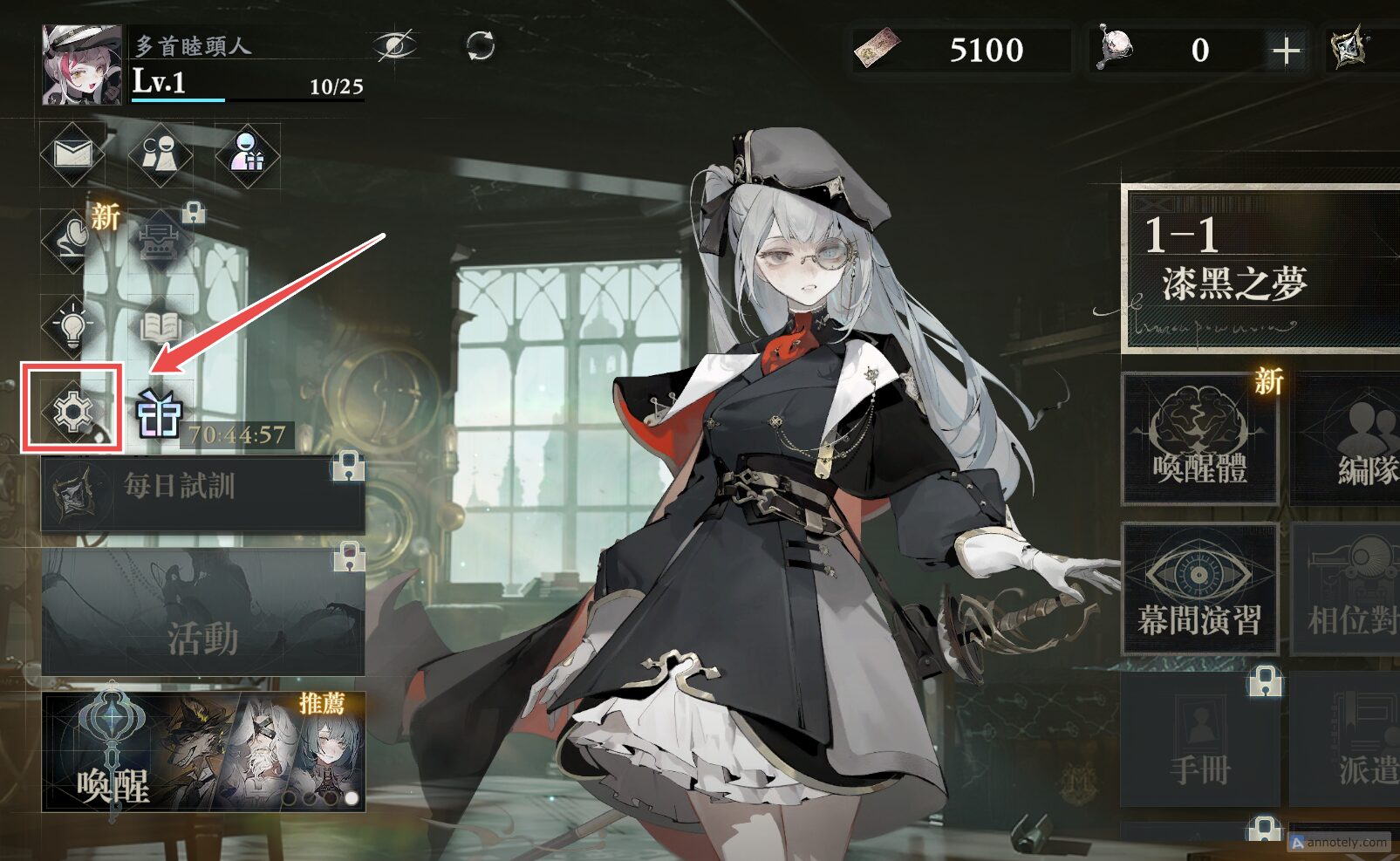
Task: Open the 喚醒體 menu
Action: [1200, 438]
